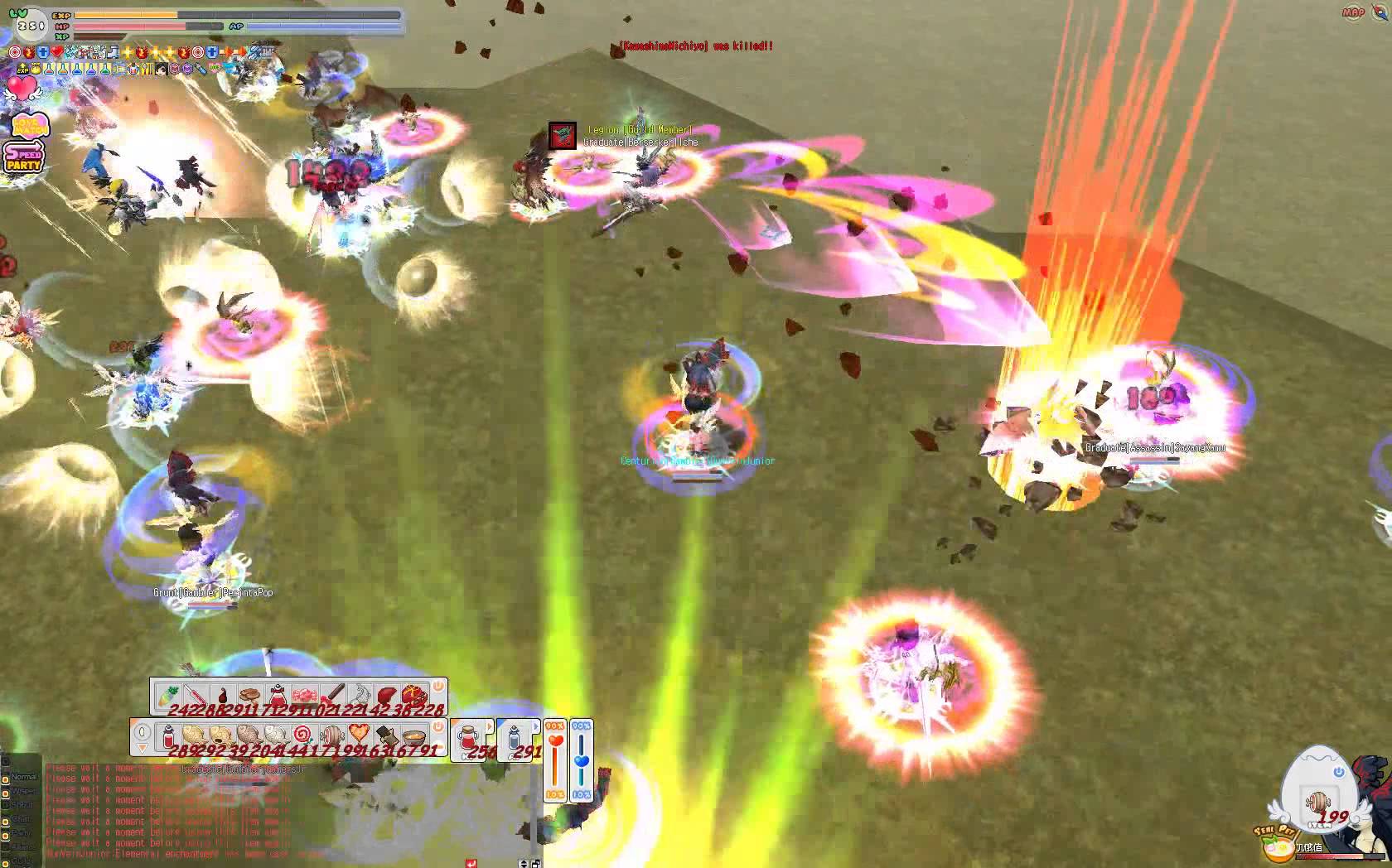Open the Love Match badge
Image resolution: width=1392 pixels, height=868 pixels.
(x=30, y=126)
